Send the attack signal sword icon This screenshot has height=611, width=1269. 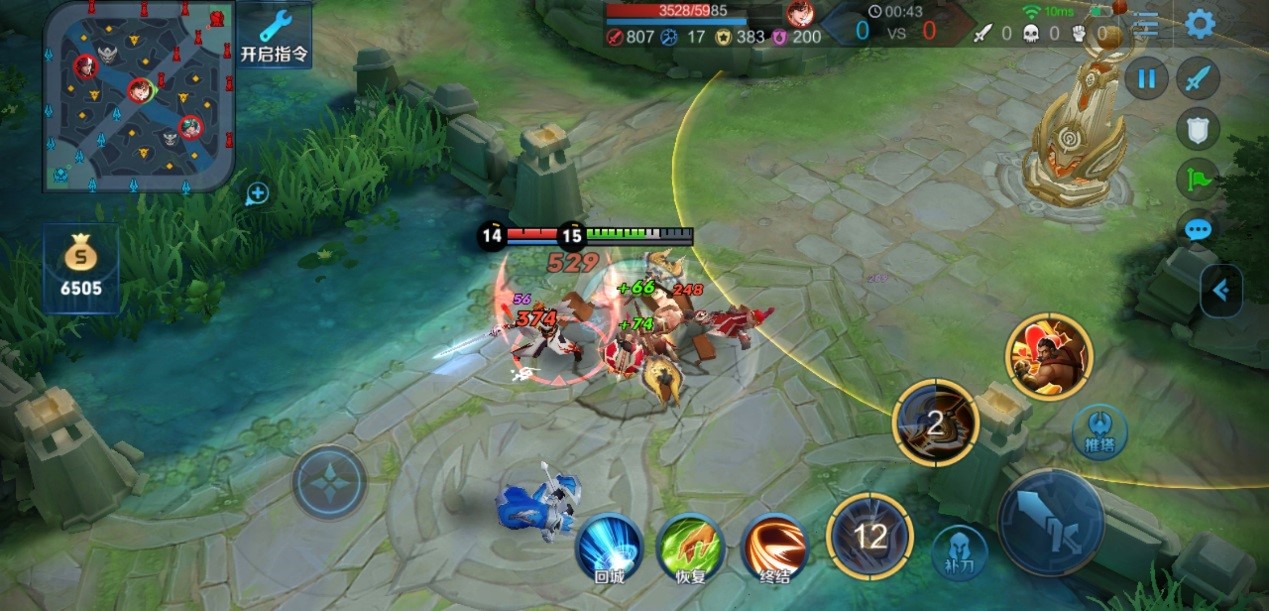point(1198,78)
